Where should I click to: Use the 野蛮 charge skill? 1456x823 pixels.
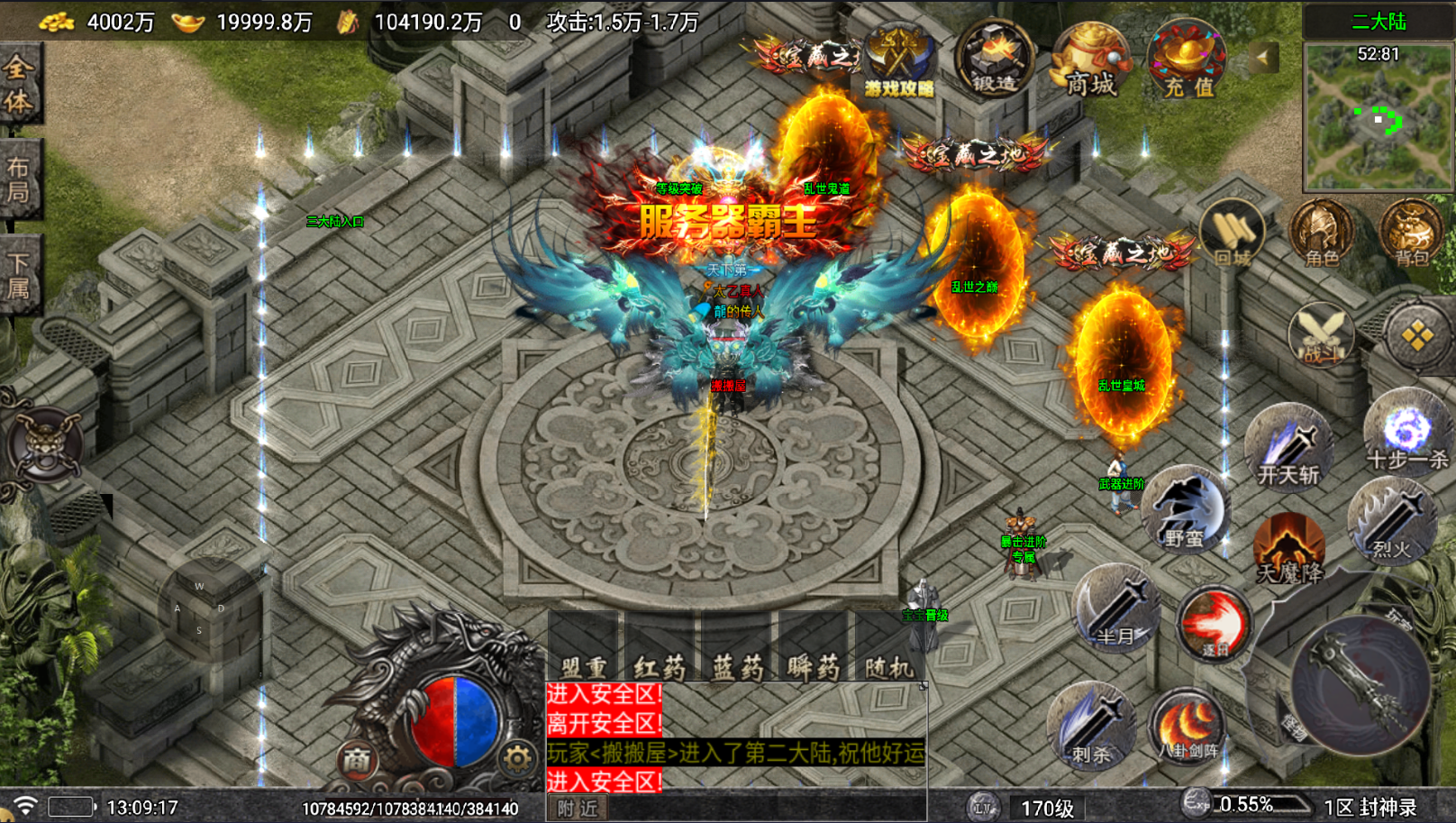tap(1184, 511)
